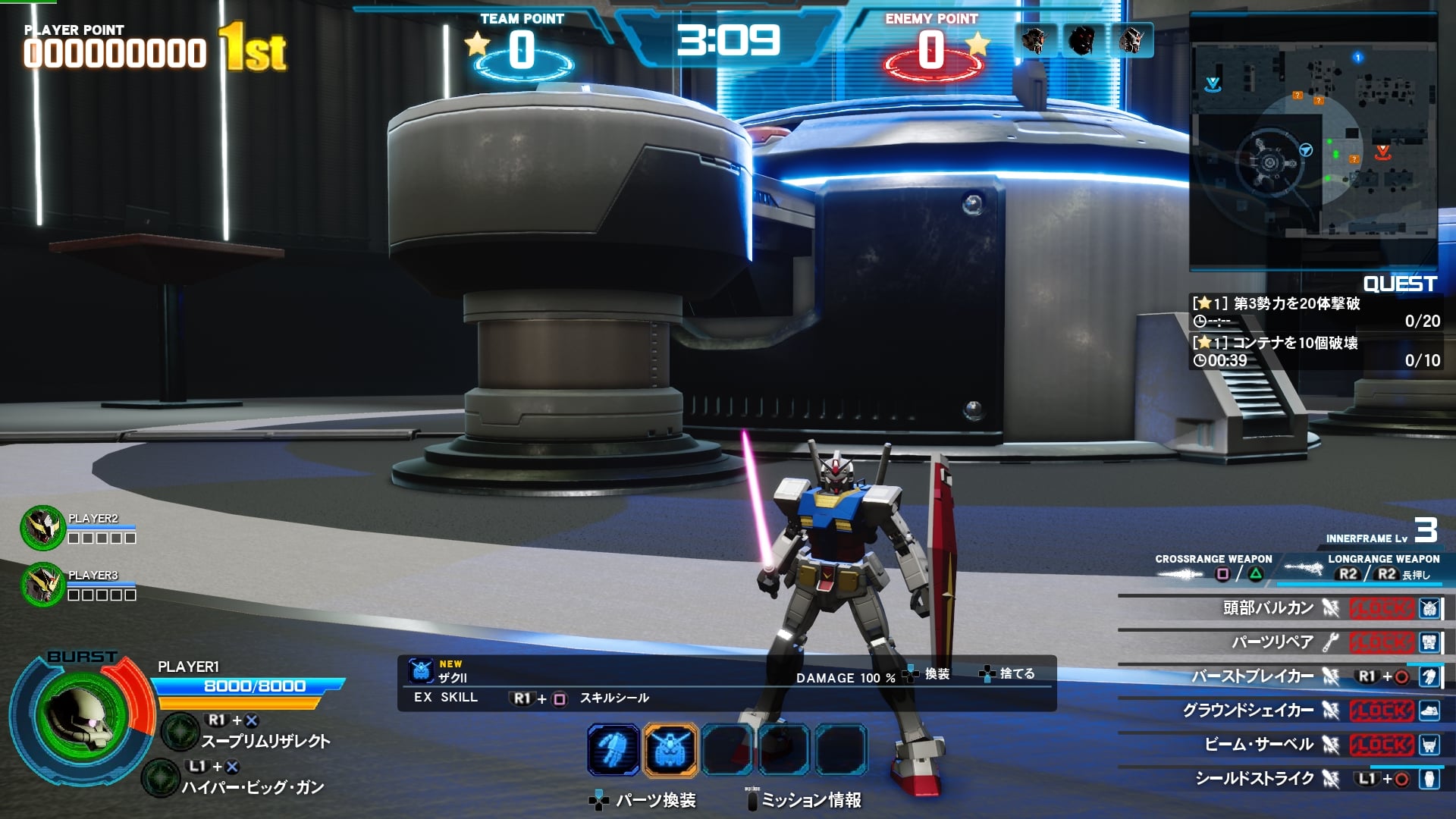Viewport: 1456px width, 819px height.
Task: Activate the スープリムリザレクト burst skill
Action: click(x=265, y=741)
